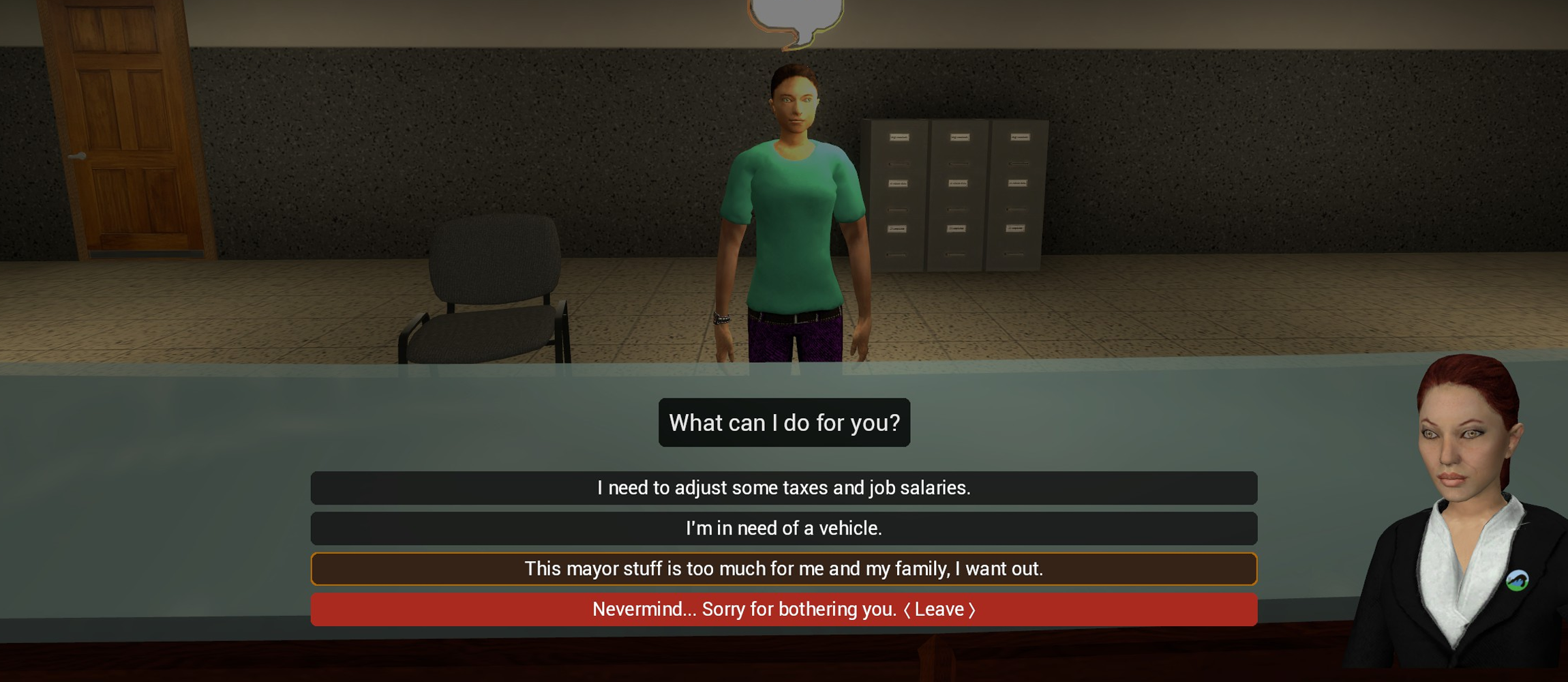Click the mountain logo pin on the receptionist's lapel
The width and height of the screenshot is (1568, 682).
[x=1518, y=580]
